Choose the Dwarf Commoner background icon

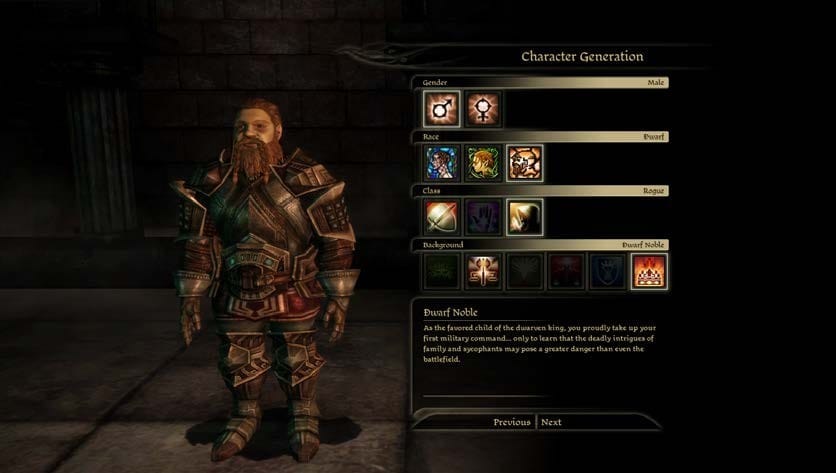483,271
